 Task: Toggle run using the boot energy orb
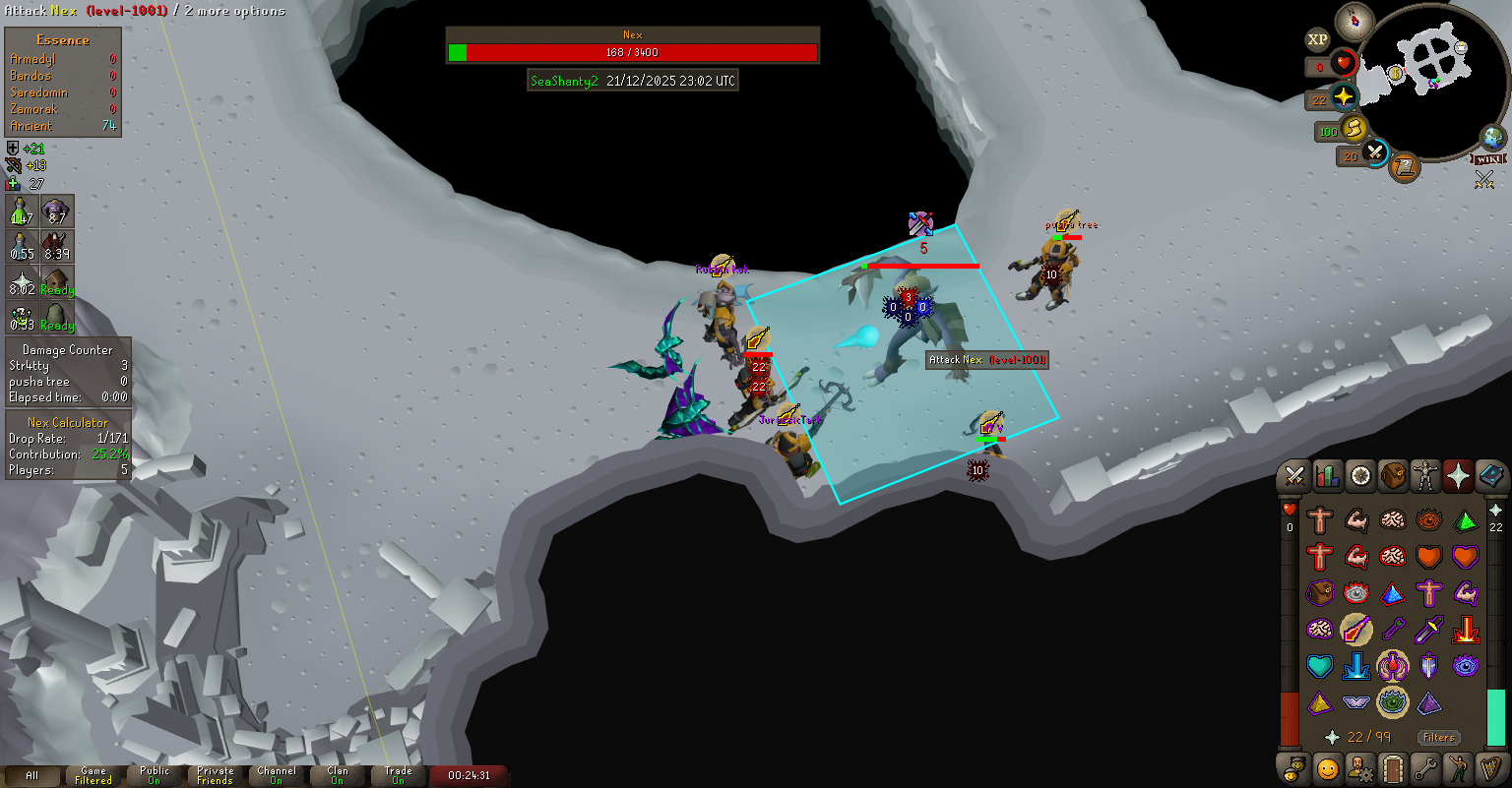click(1353, 129)
